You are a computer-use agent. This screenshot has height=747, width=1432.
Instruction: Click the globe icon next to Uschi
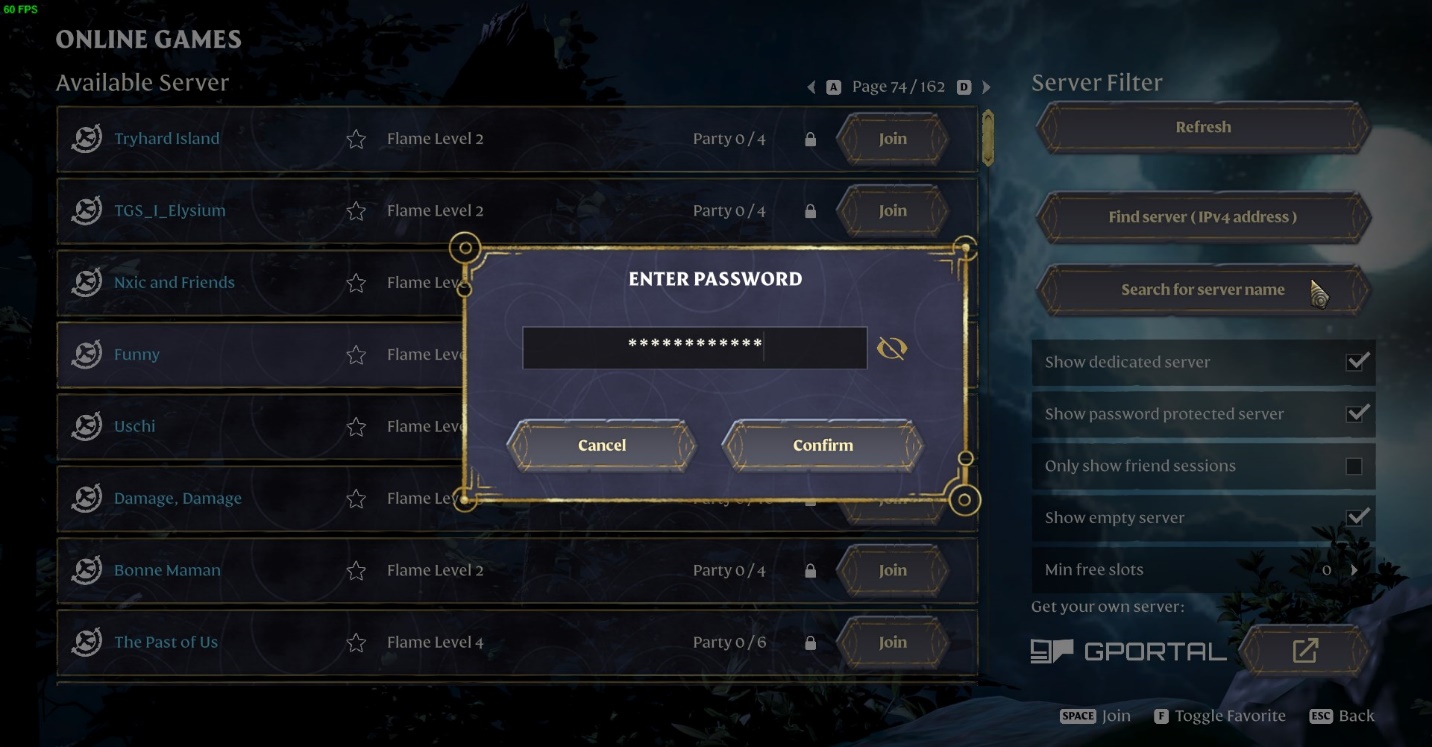86,426
